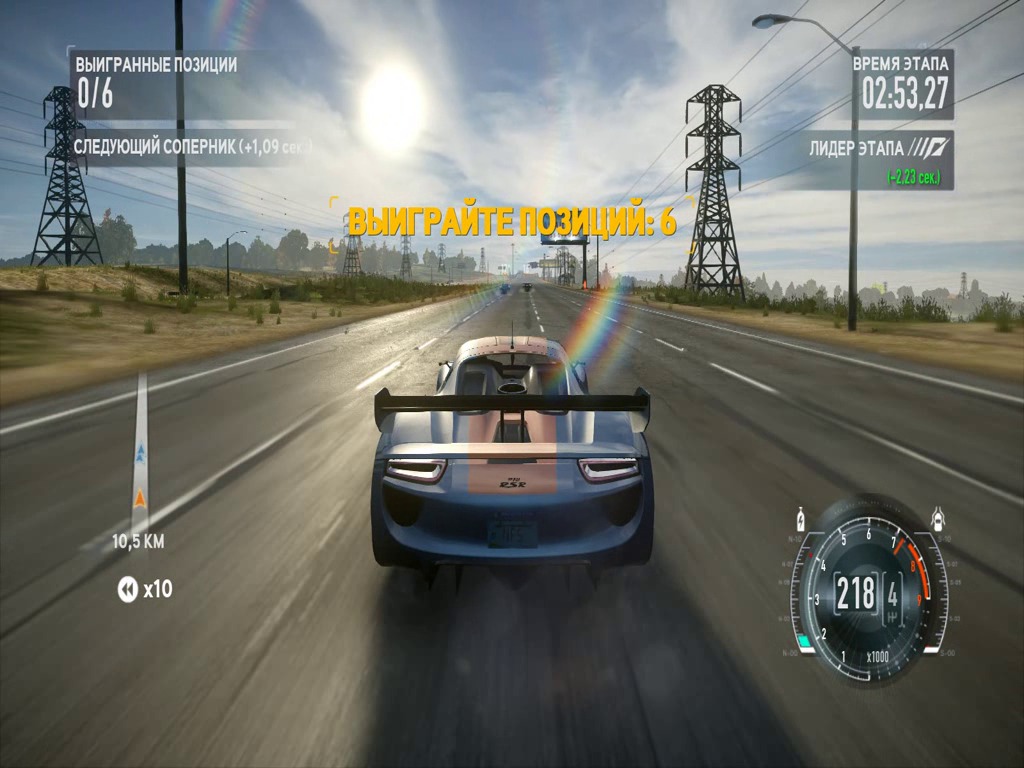Select the orange player arrow on route bar
Image resolution: width=1024 pixels, height=768 pixels.
(140, 497)
